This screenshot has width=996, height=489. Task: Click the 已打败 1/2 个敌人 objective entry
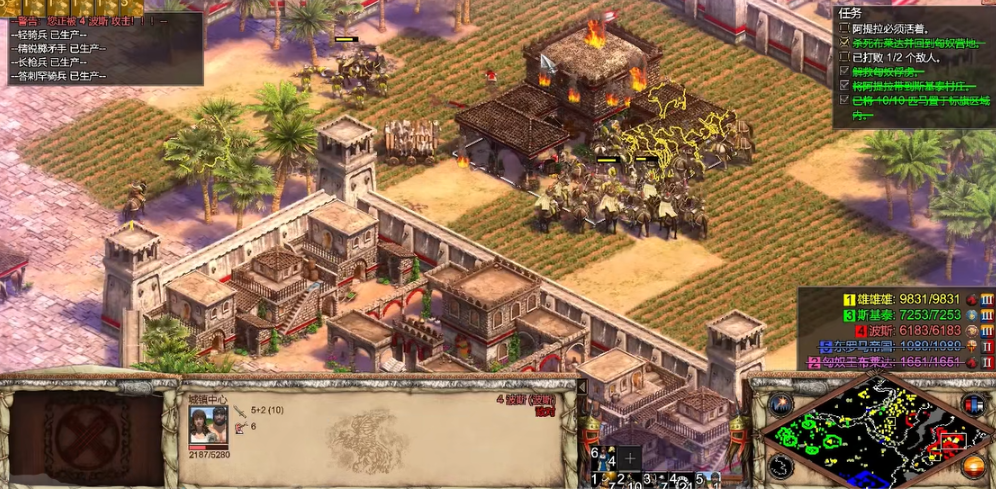[895, 58]
